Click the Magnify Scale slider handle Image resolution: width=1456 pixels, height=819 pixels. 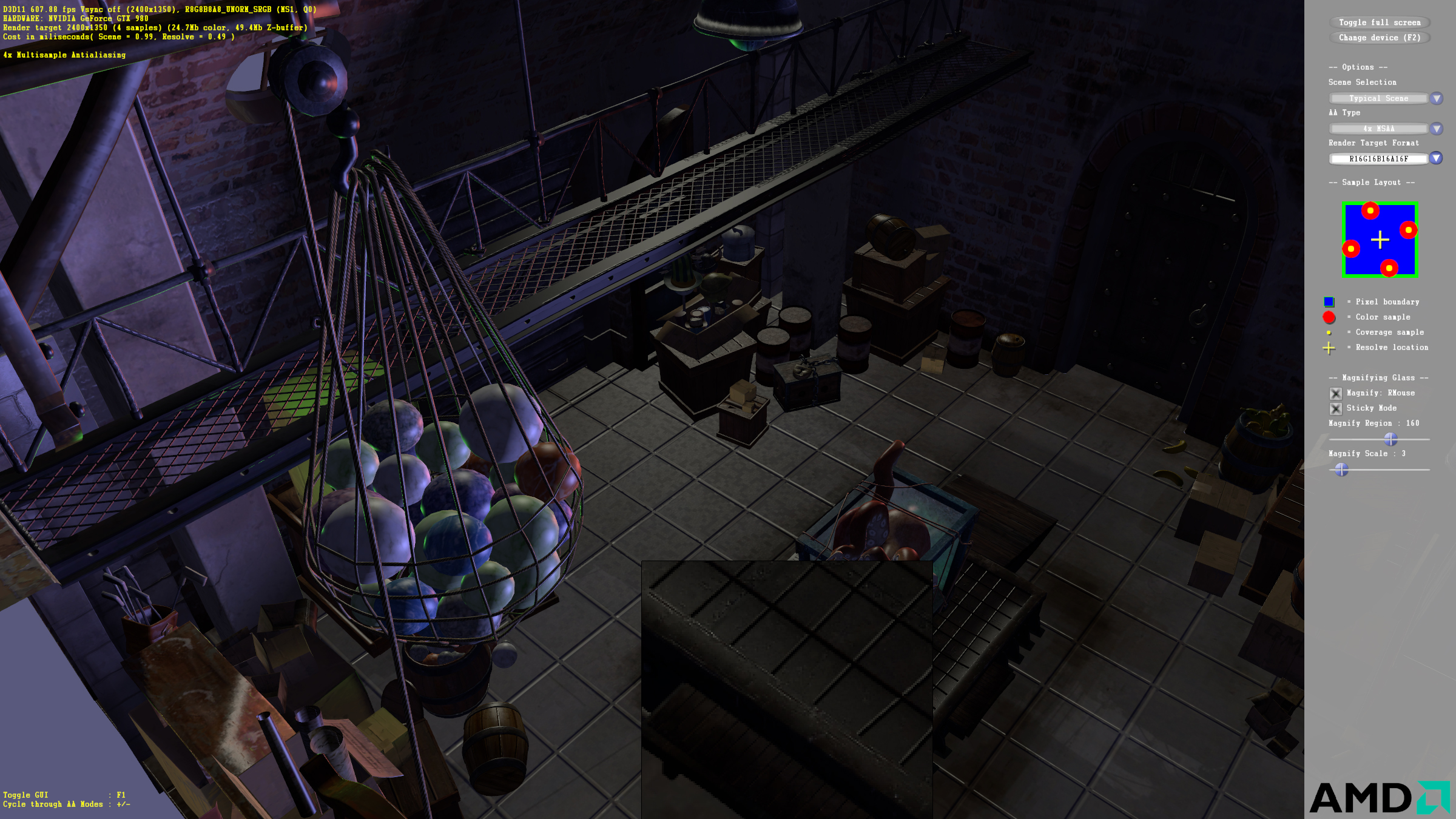[1341, 469]
